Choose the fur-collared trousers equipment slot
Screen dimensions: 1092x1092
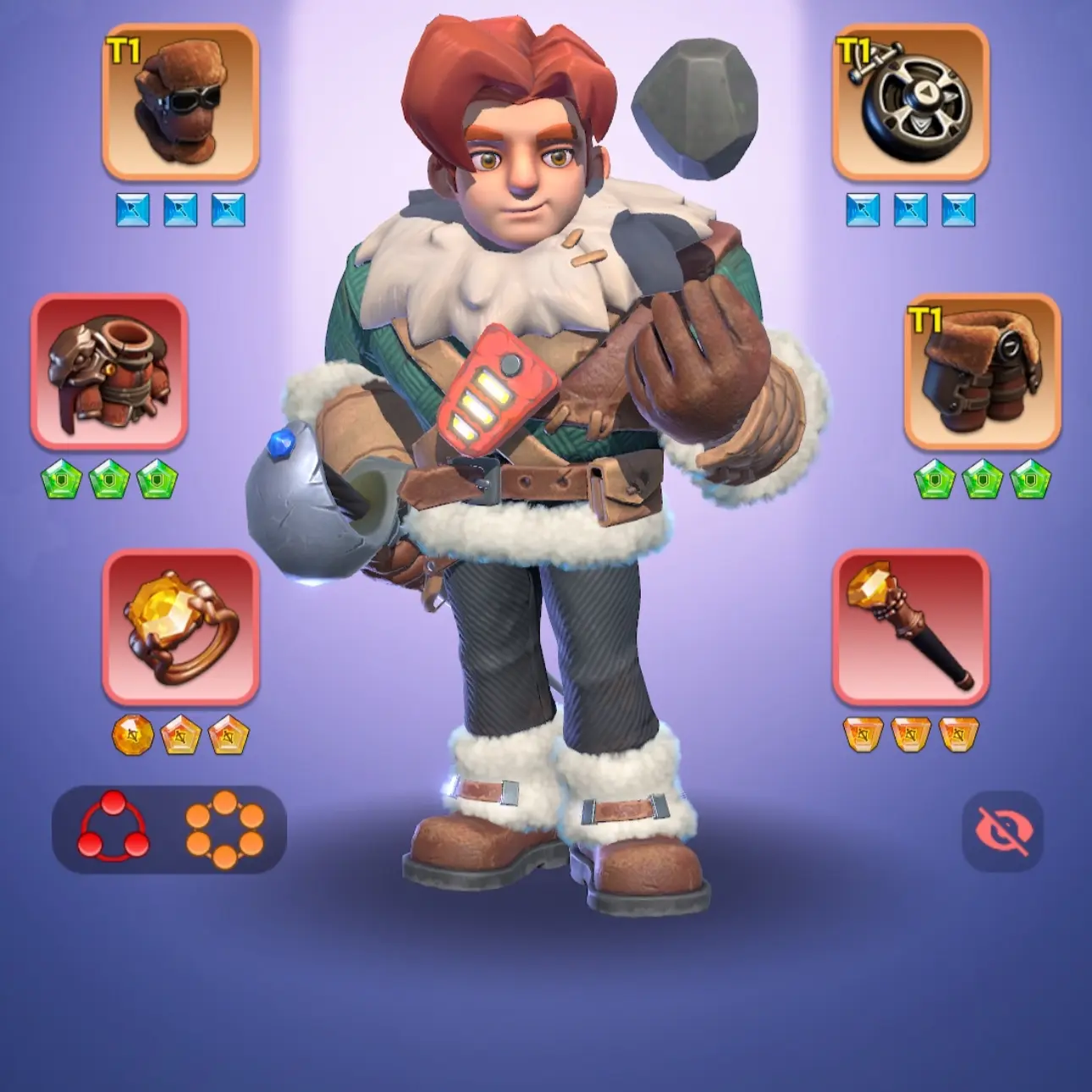(x=982, y=372)
